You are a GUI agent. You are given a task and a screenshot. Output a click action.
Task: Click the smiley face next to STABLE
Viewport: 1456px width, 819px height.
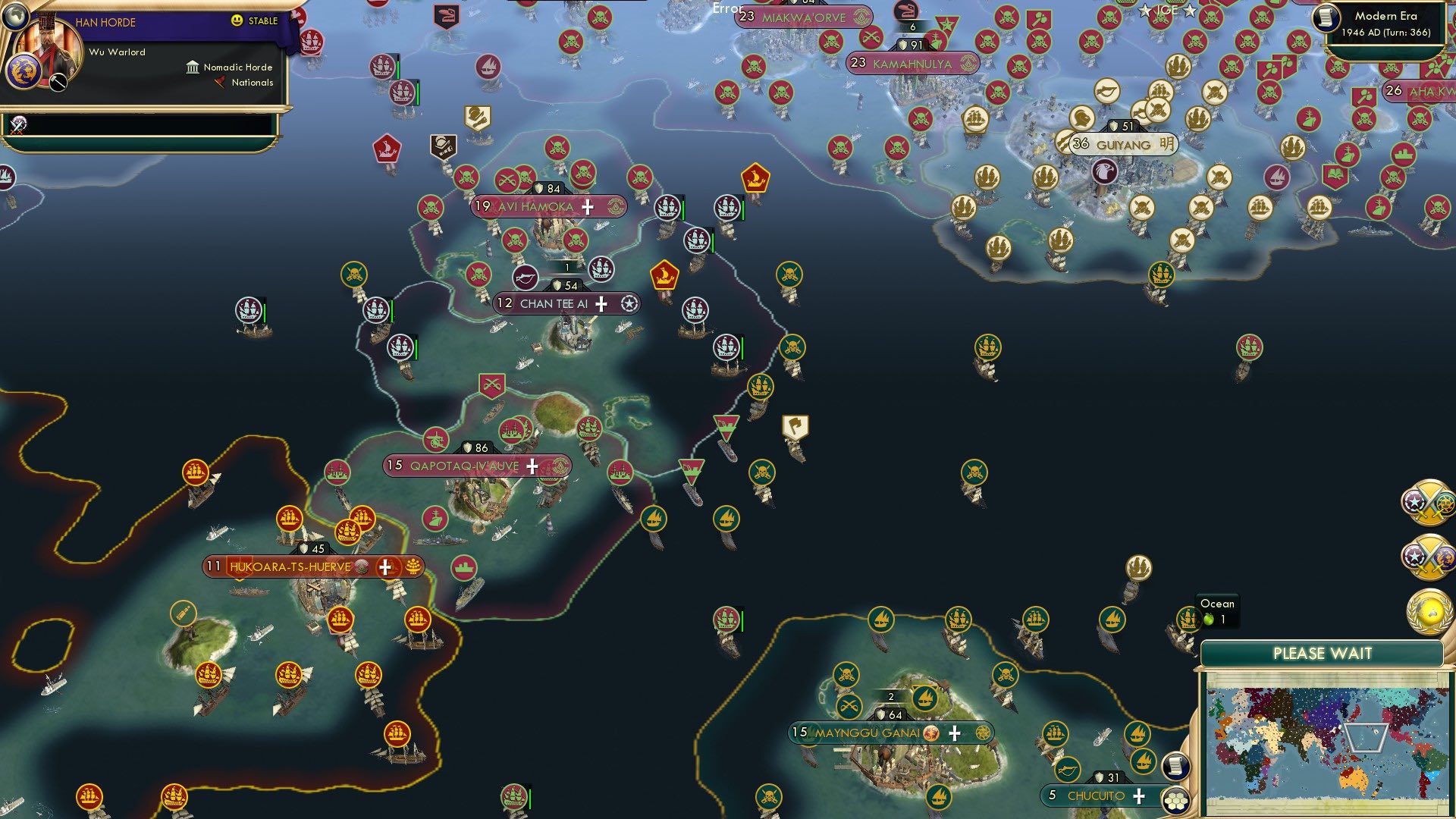click(x=237, y=20)
